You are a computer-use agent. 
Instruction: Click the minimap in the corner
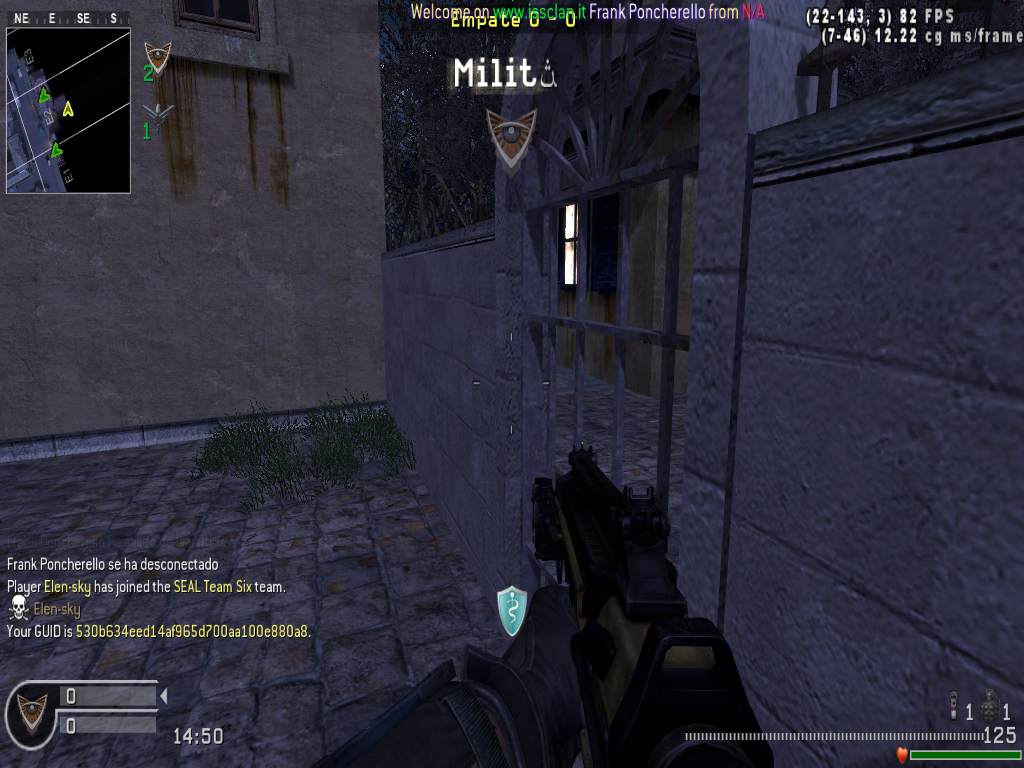pos(68,110)
